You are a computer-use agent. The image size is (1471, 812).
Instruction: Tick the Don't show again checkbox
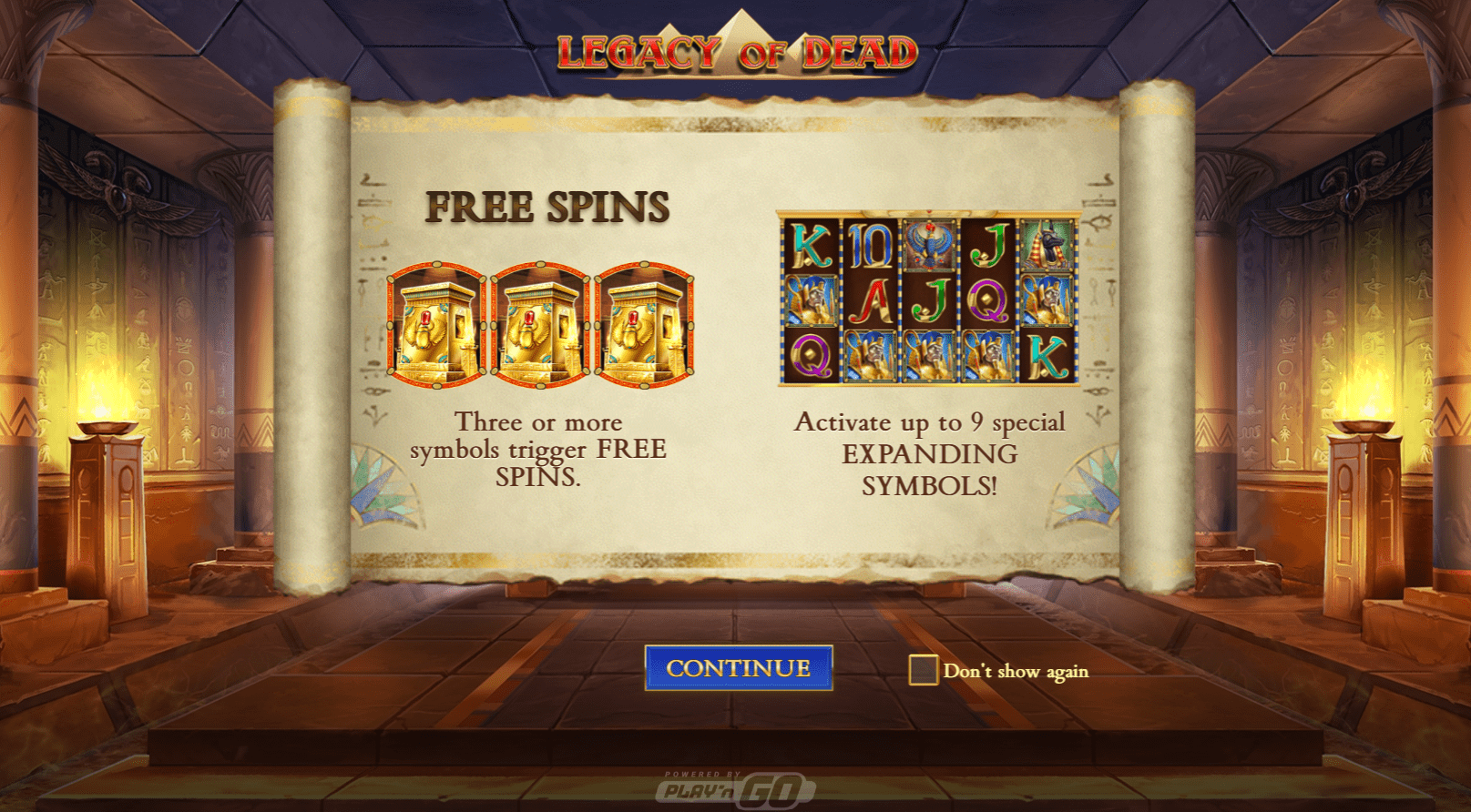coord(923,670)
